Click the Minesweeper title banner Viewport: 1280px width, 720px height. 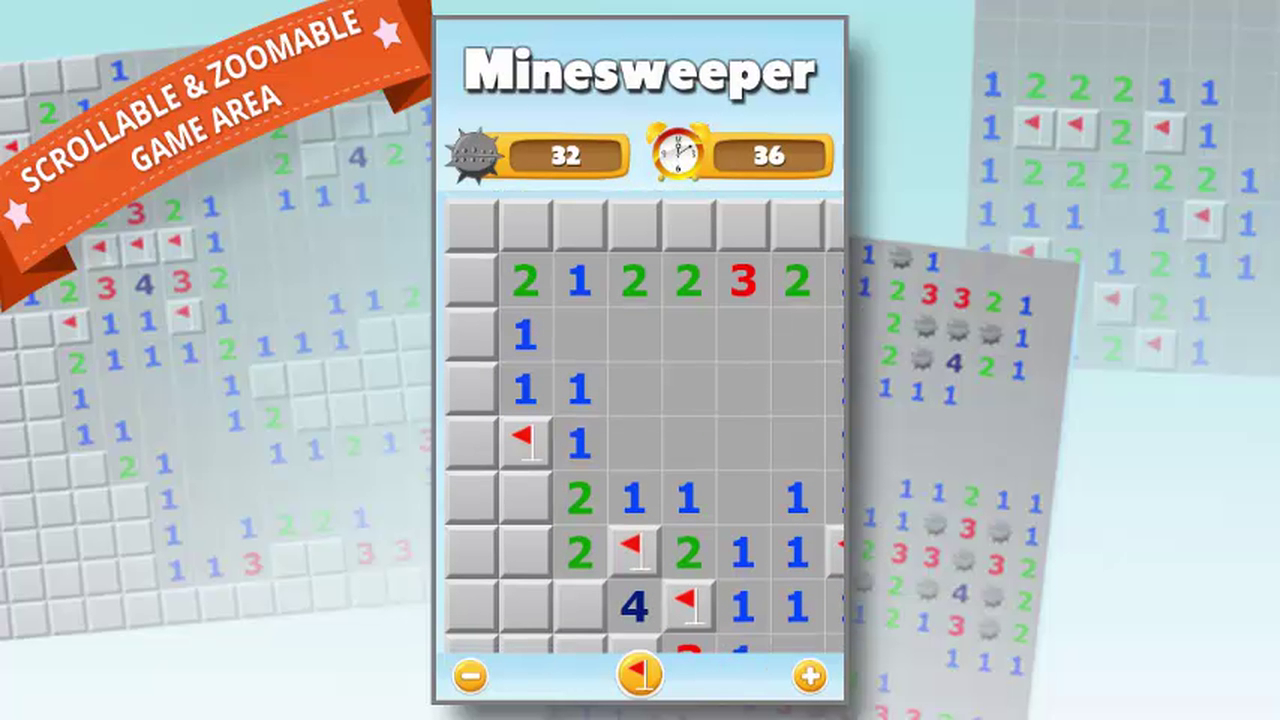(x=642, y=70)
